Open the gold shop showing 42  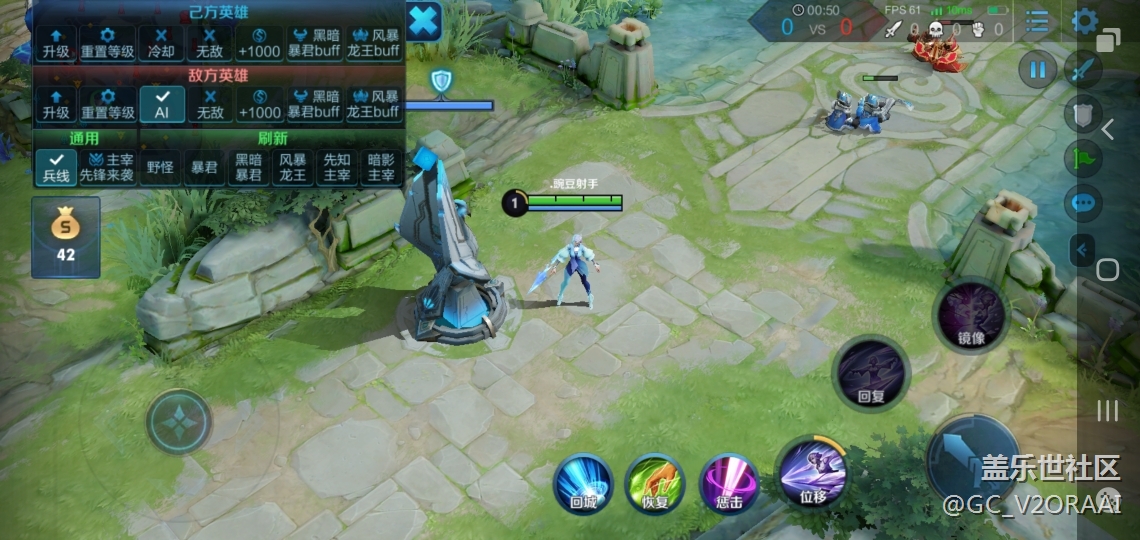(66, 237)
